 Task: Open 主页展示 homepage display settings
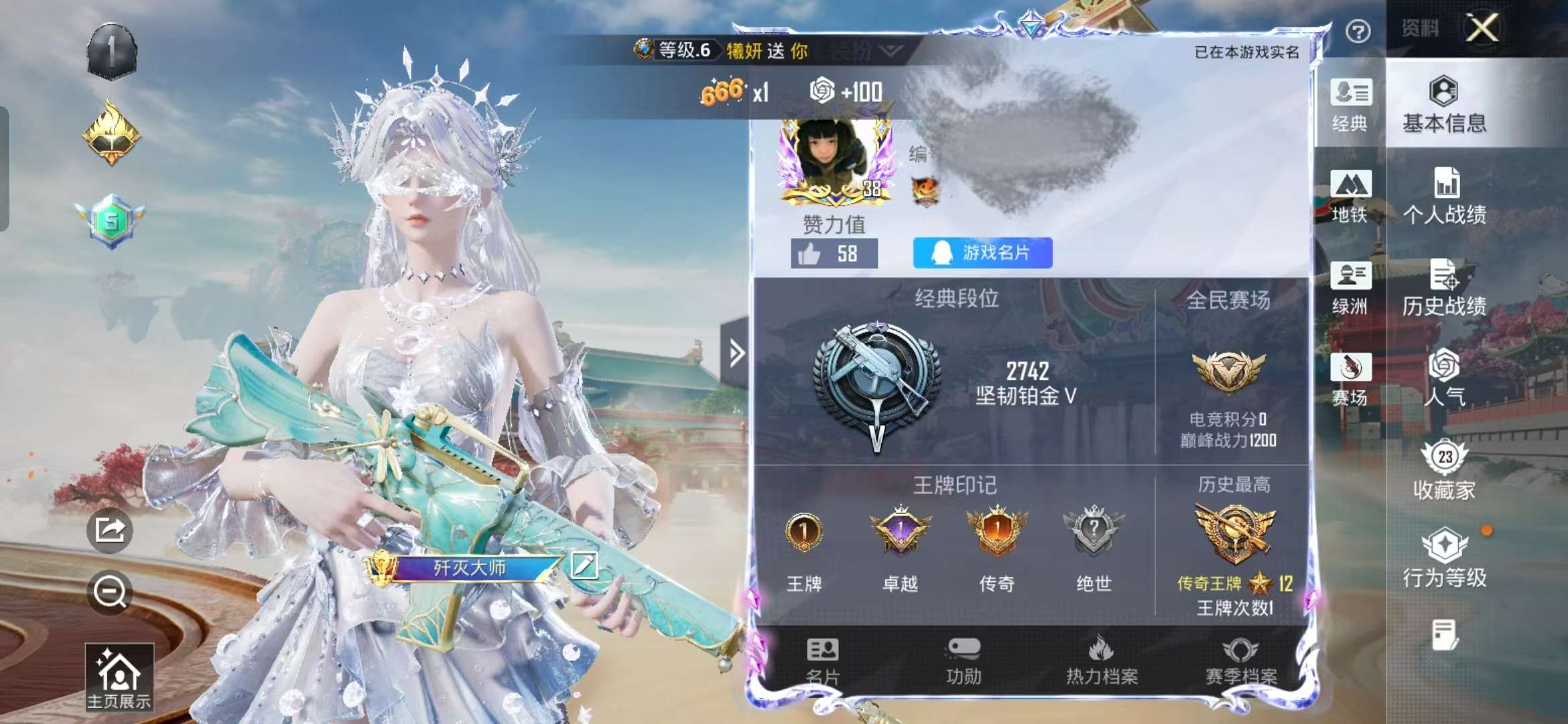119,677
